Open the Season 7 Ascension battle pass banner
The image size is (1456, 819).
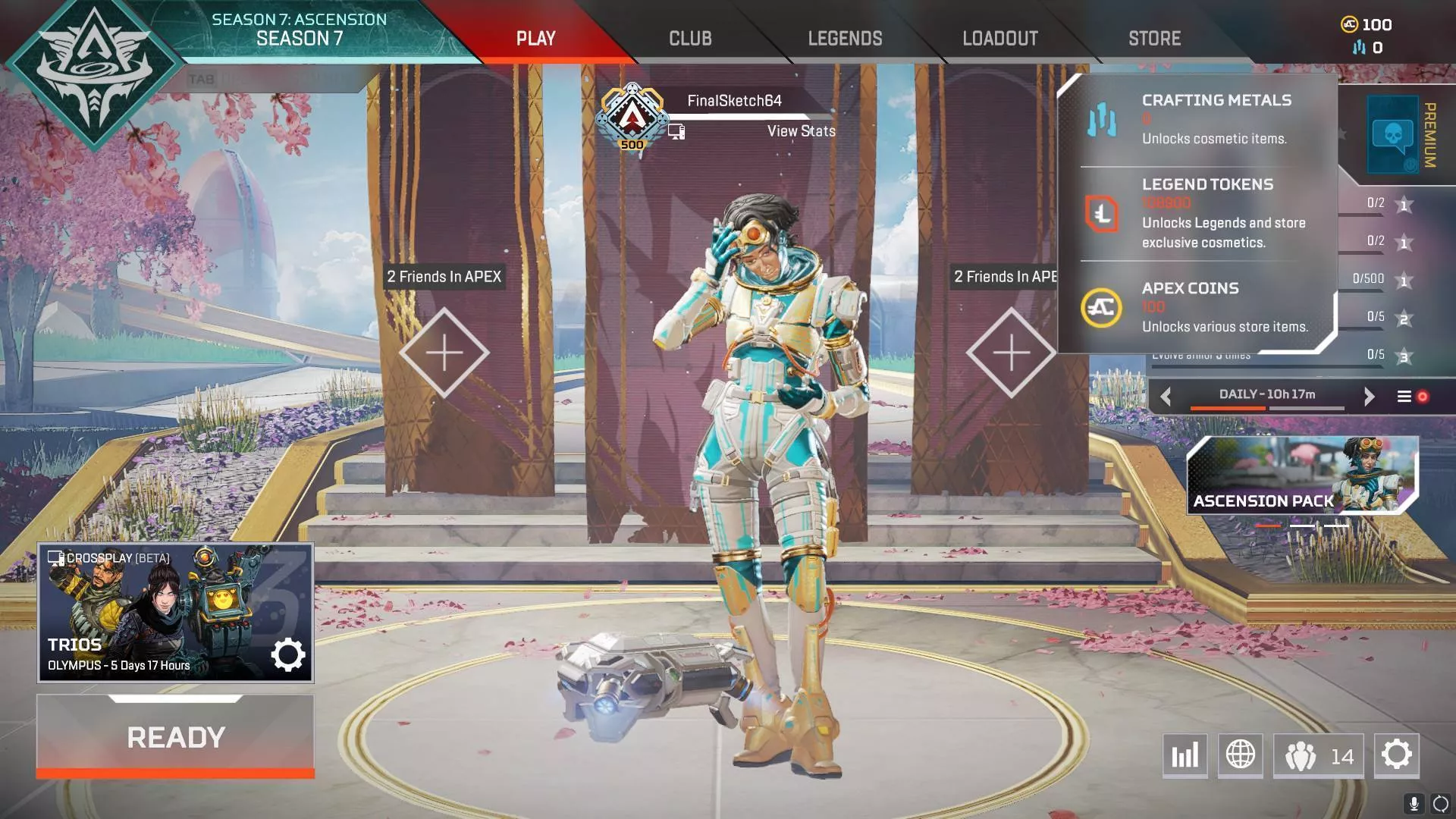point(299,30)
